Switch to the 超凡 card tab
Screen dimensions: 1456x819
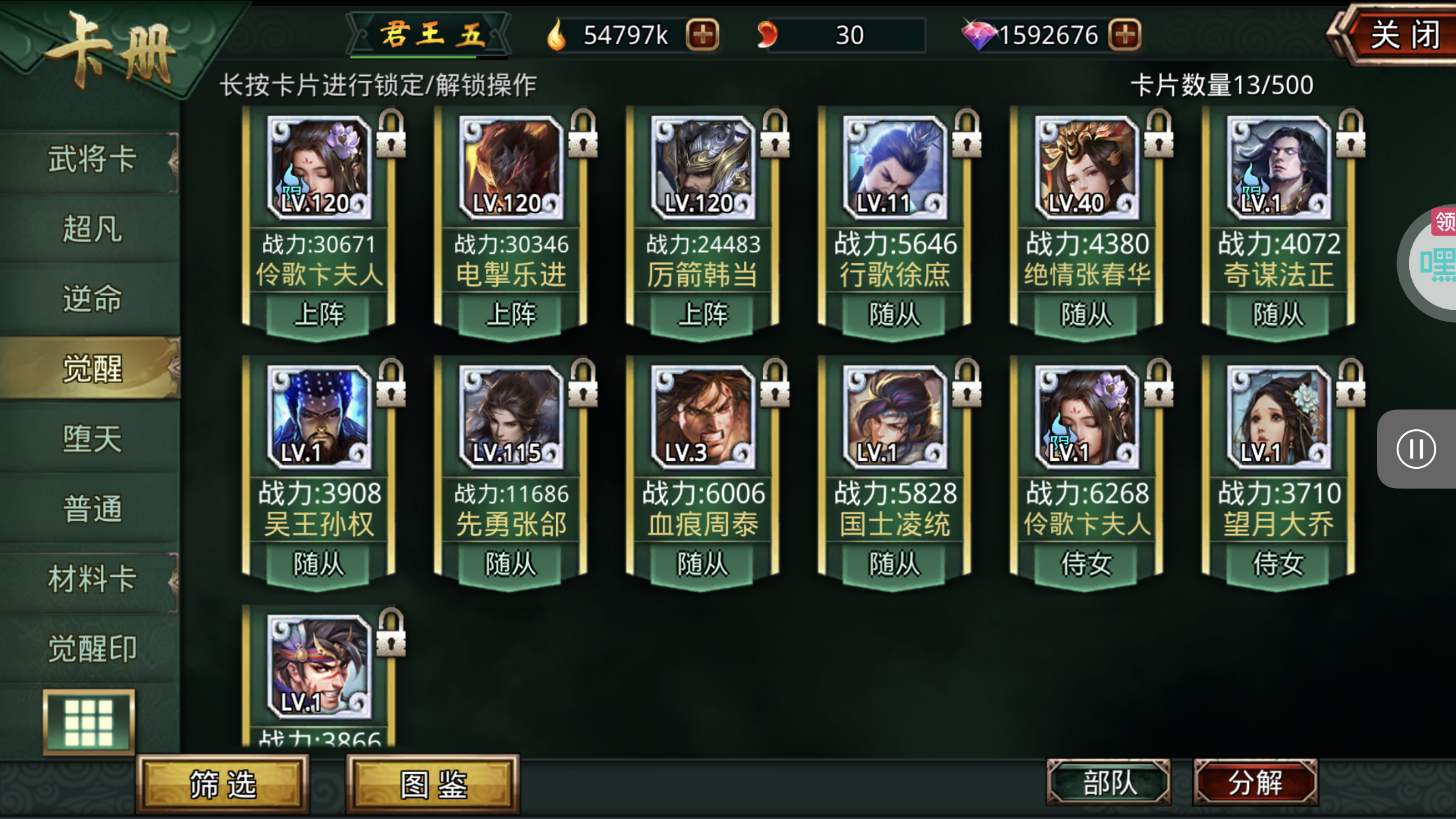[91, 229]
